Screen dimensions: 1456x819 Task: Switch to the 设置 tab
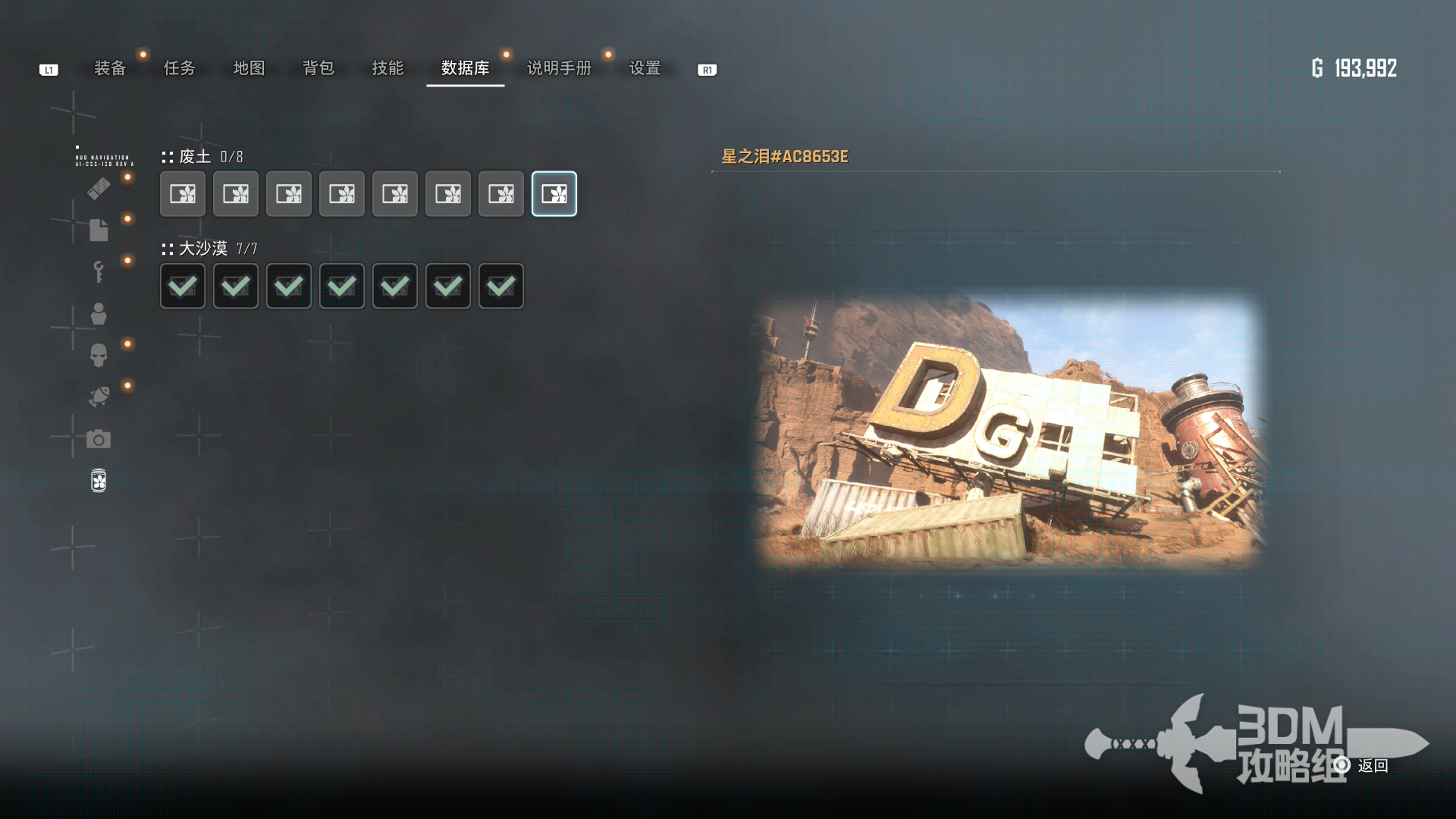tap(645, 68)
